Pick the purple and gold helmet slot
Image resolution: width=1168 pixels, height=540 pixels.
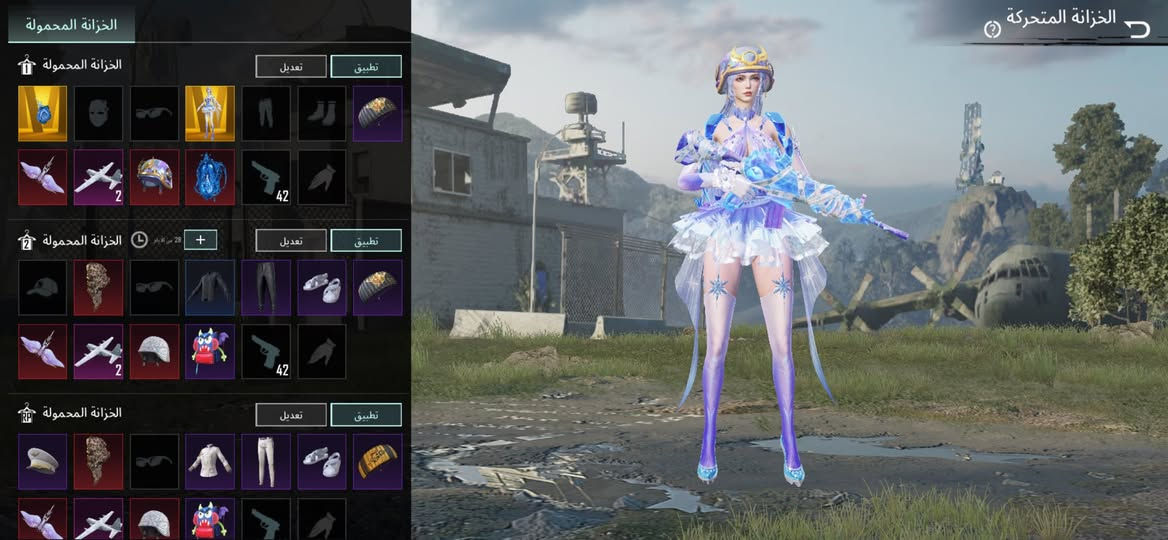[154, 177]
